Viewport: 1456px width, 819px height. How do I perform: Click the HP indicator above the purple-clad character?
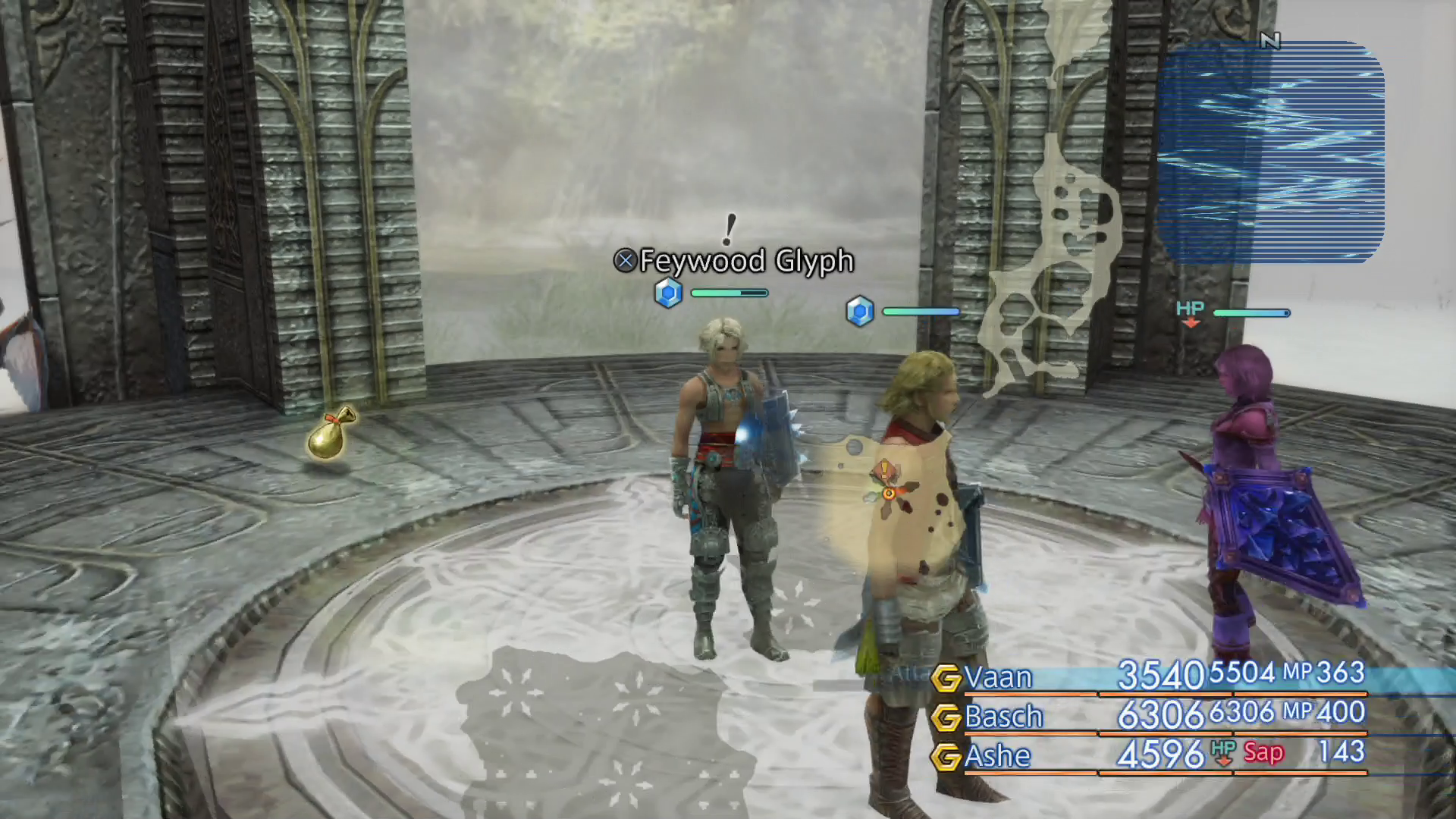coord(1189,309)
